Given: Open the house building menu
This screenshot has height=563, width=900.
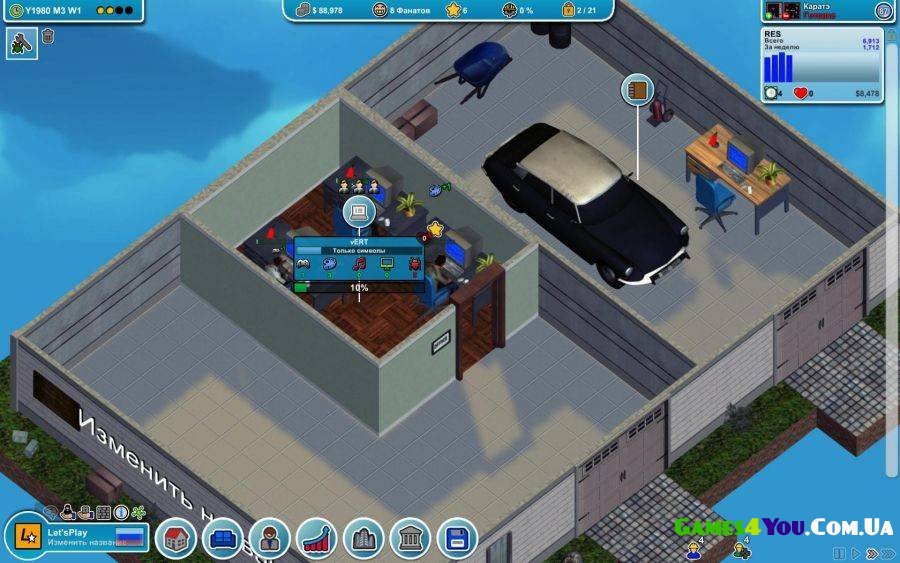Looking at the screenshot, I should pos(176,539).
